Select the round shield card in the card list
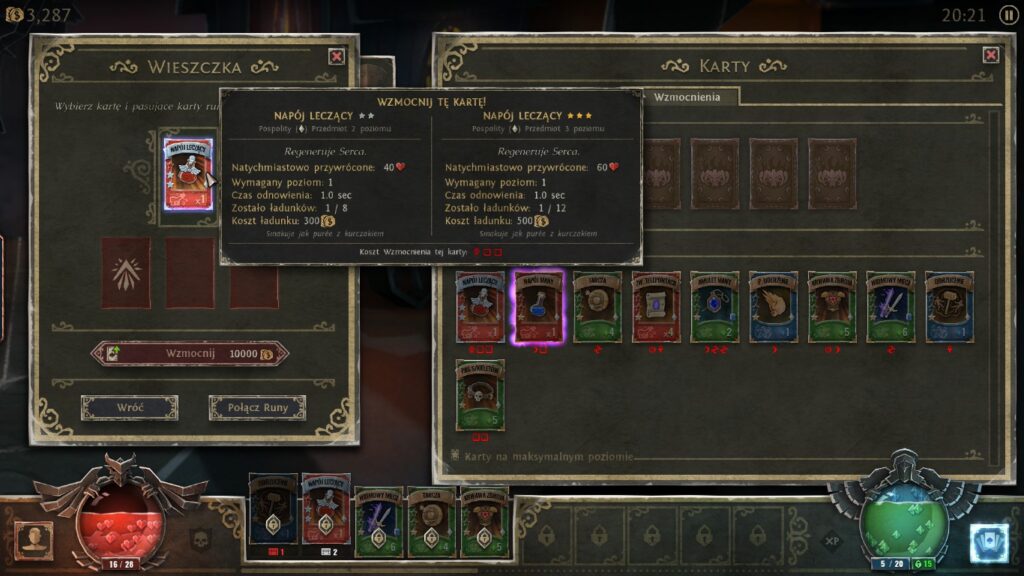1024x576 pixels. pos(597,307)
